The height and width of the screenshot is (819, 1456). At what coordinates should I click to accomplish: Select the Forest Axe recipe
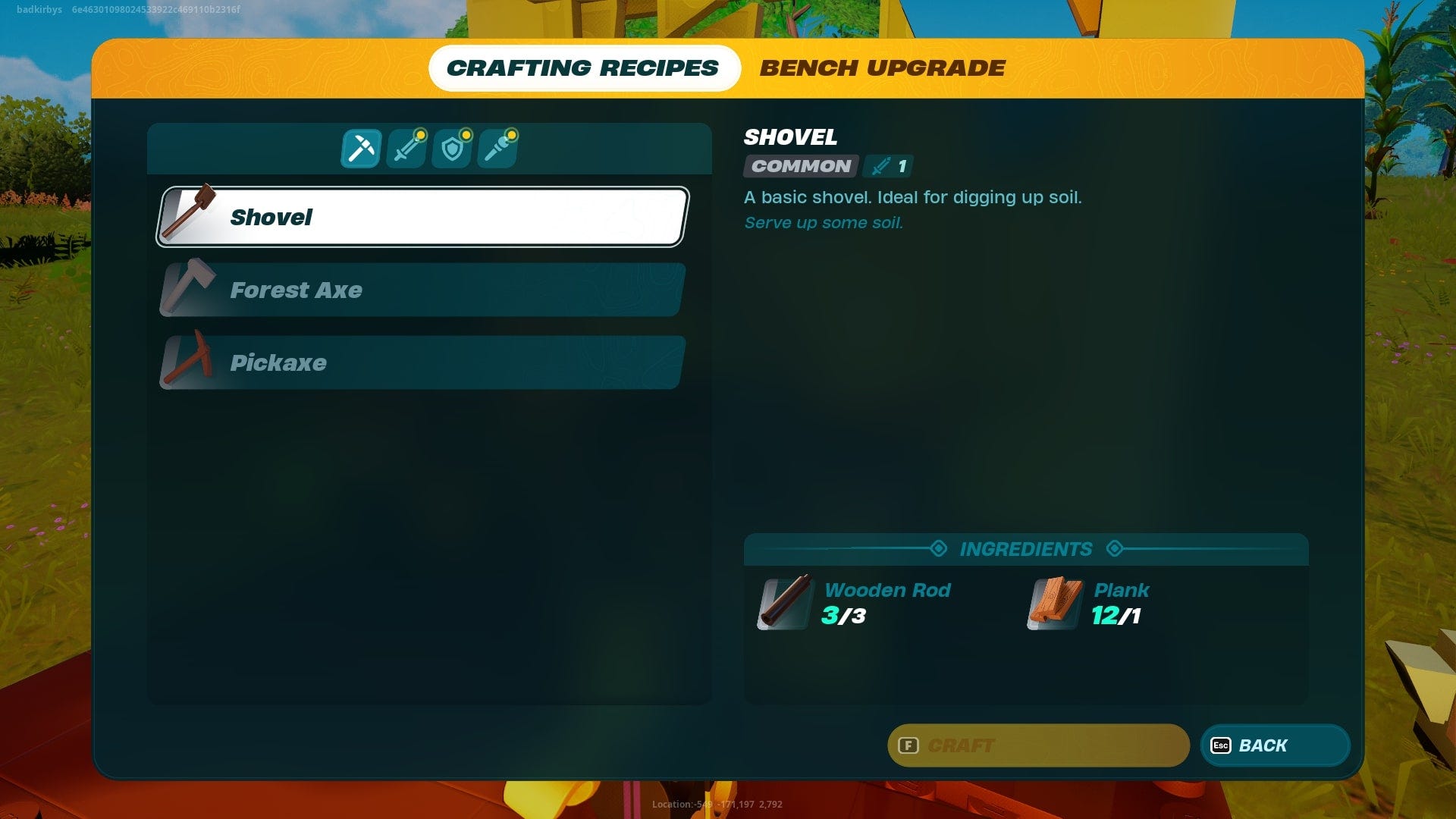(x=422, y=290)
